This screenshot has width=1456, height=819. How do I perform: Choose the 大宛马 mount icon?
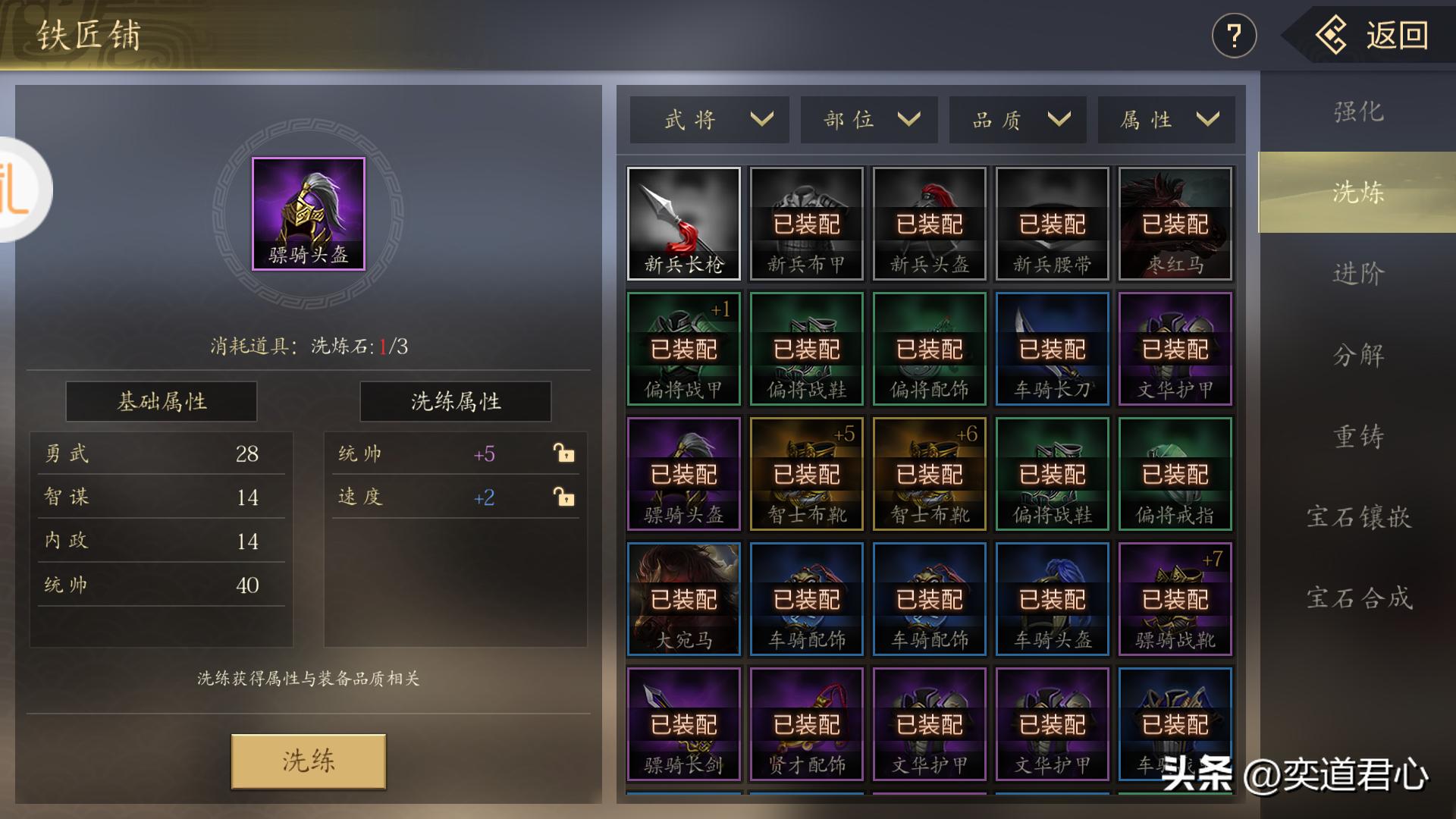[x=682, y=598]
